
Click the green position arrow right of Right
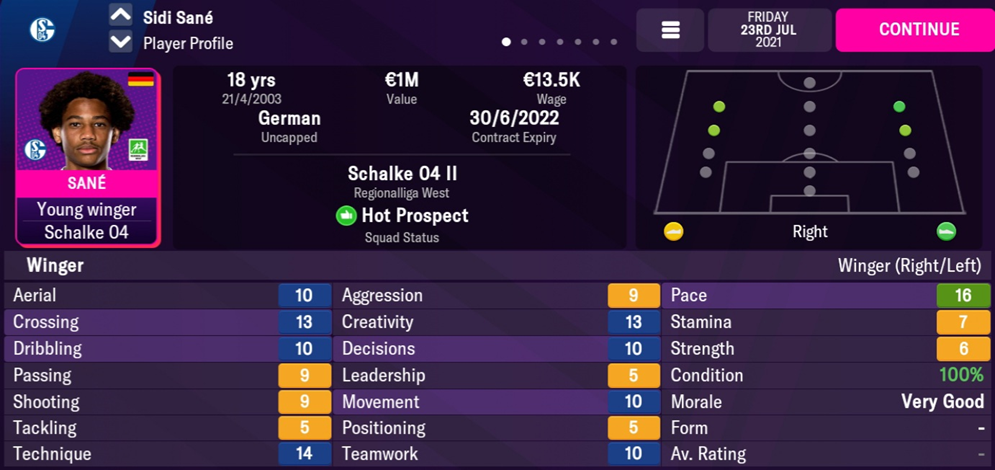946,232
